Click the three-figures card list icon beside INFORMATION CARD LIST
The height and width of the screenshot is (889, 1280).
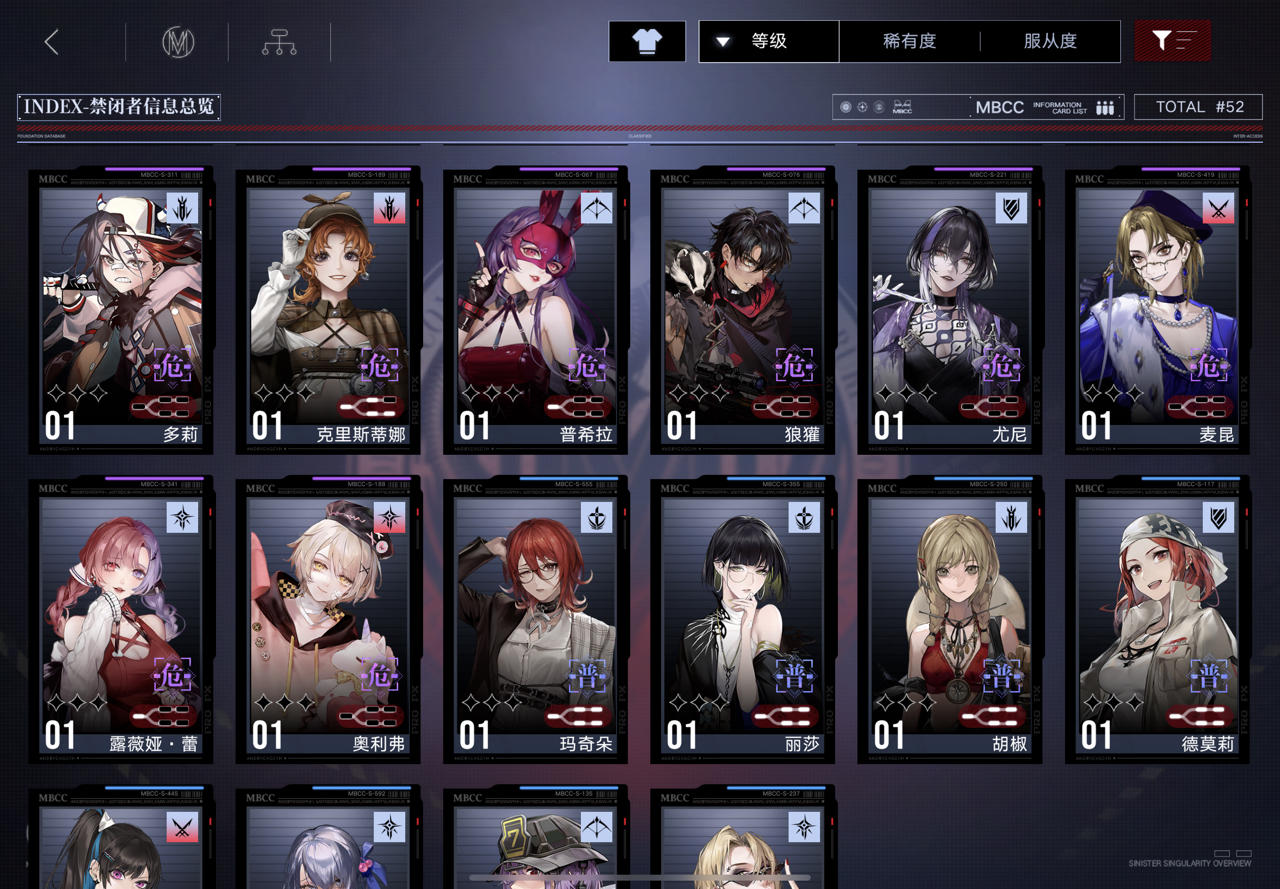pyautogui.click(x=1104, y=107)
